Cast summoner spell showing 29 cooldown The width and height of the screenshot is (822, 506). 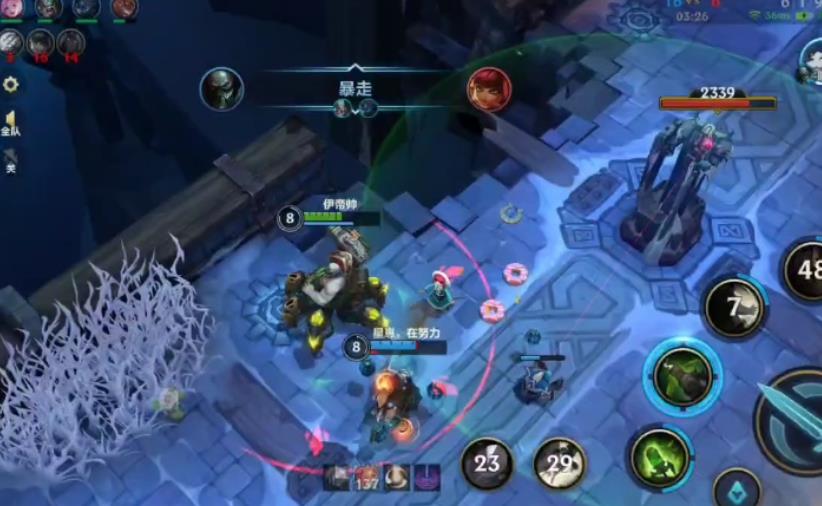tap(560, 463)
